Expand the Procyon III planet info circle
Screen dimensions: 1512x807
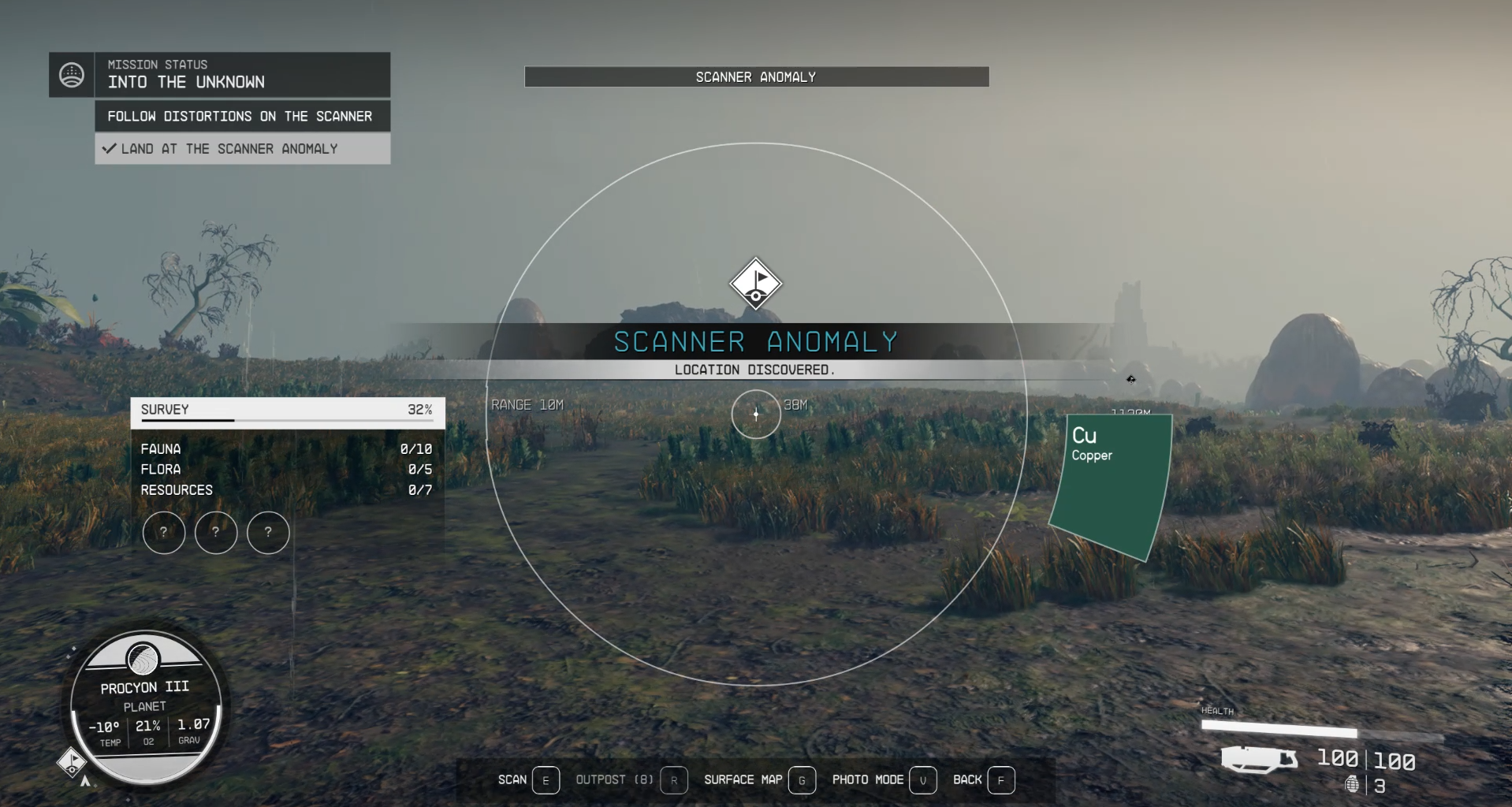tap(144, 707)
